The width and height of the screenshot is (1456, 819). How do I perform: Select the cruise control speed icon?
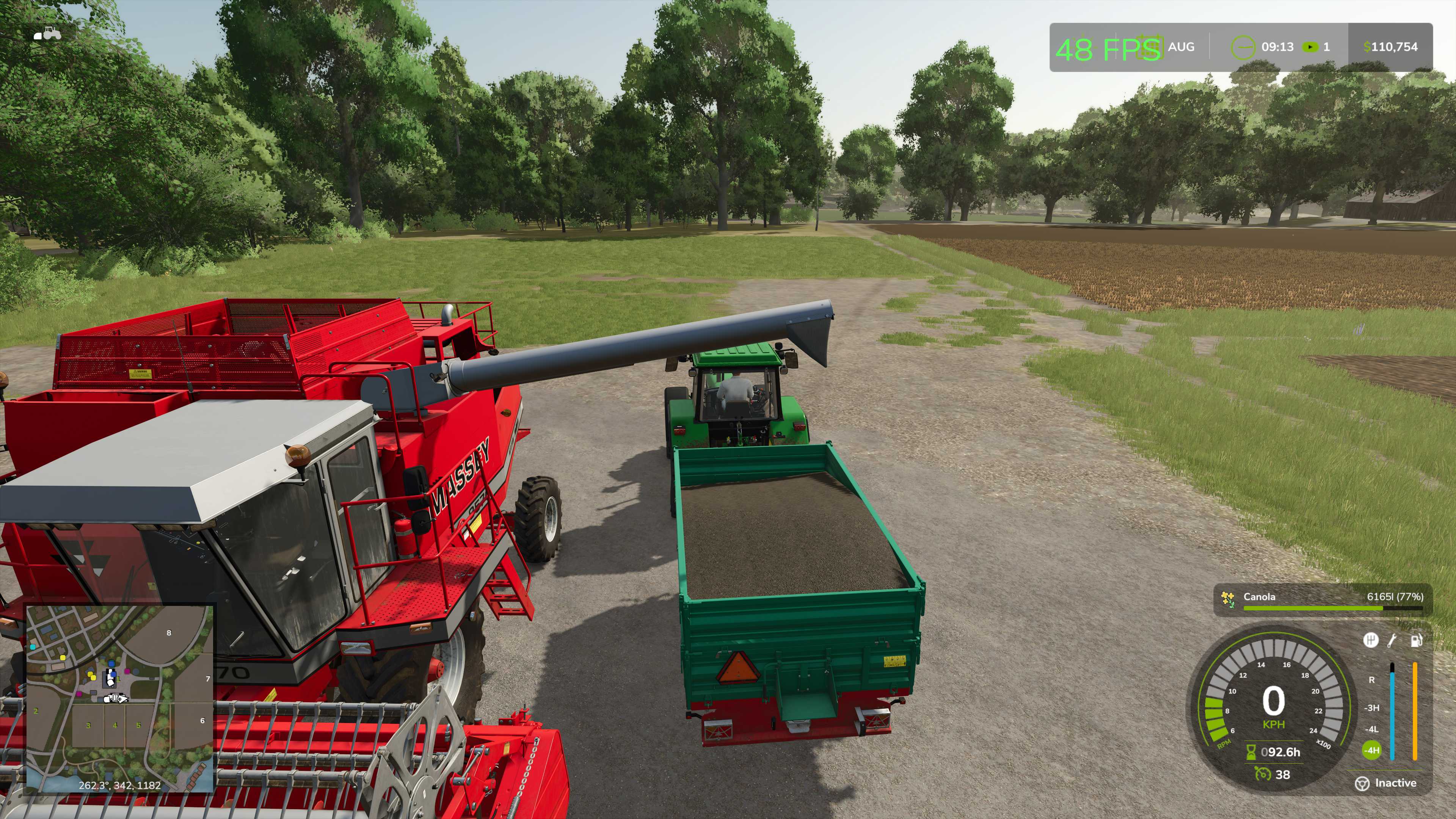1262,774
